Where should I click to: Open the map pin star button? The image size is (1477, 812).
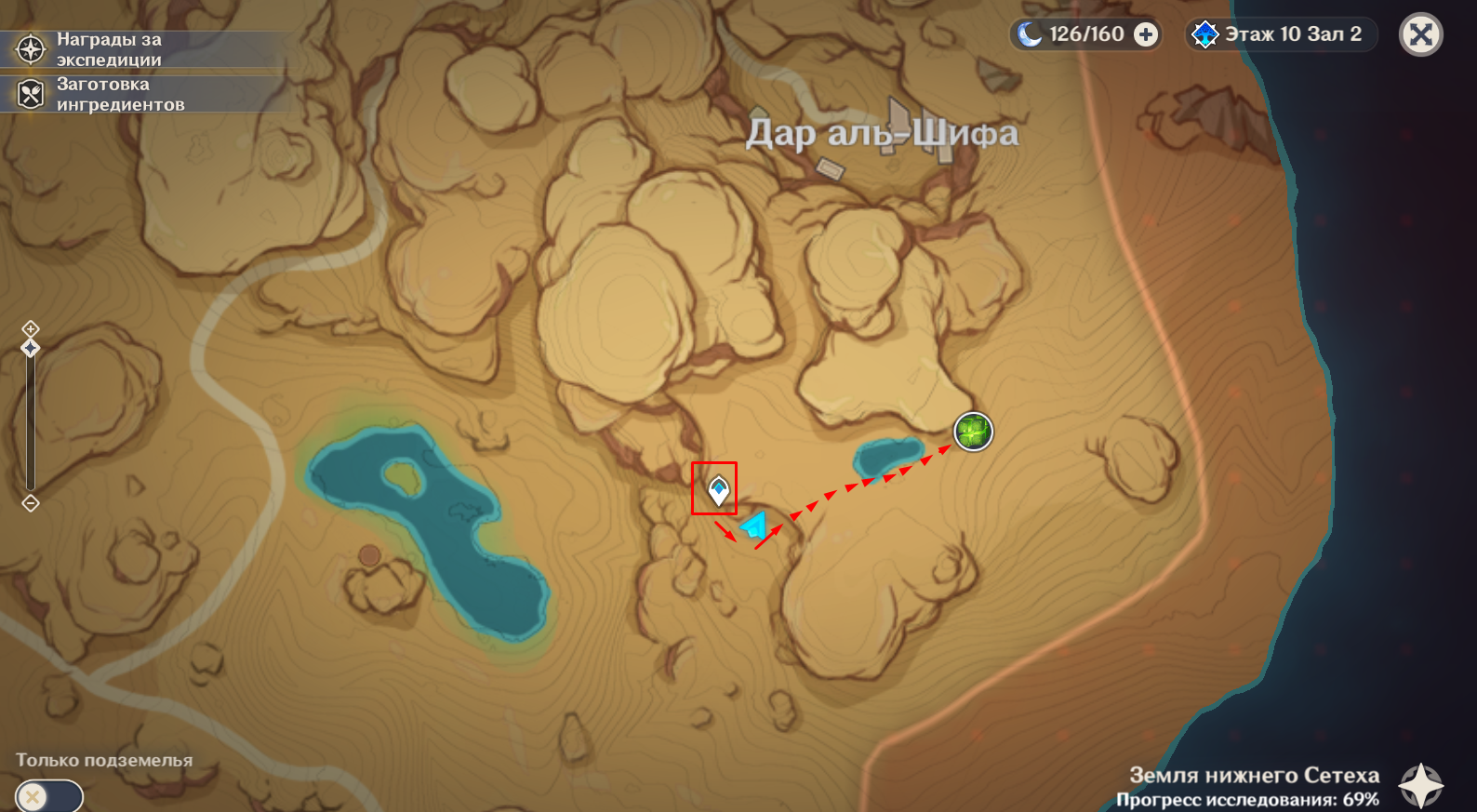click(1420, 786)
